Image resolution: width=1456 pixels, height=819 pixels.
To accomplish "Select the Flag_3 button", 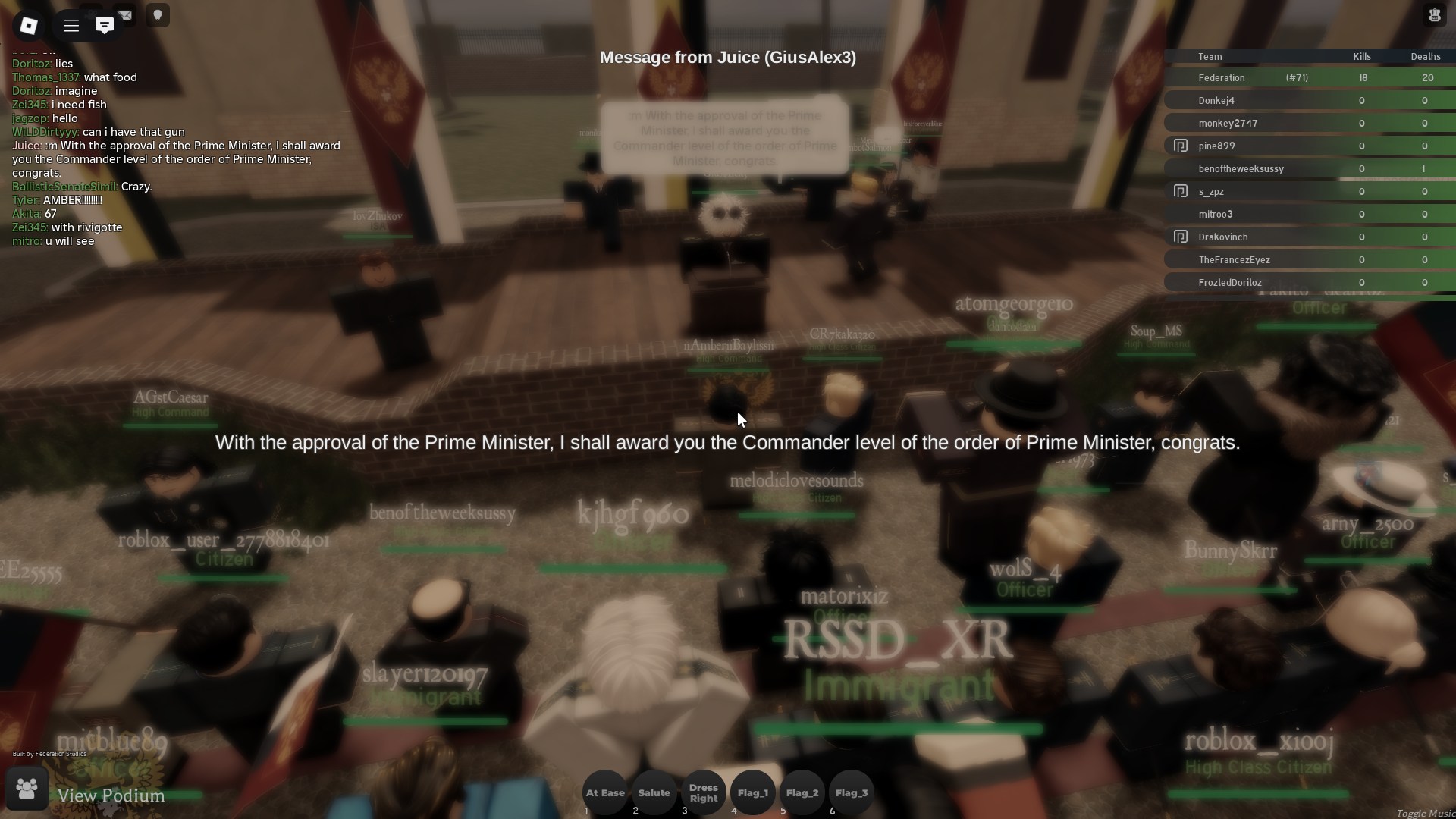I will point(851,793).
